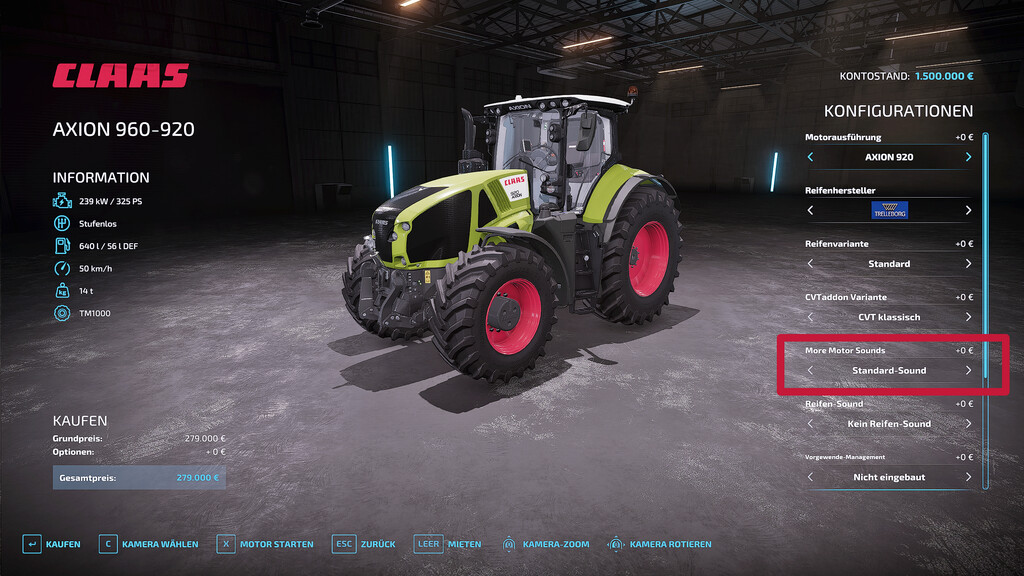Advance the CVTaddon Variante setting
Image resolution: width=1024 pixels, height=576 pixels.
pyautogui.click(x=968, y=317)
